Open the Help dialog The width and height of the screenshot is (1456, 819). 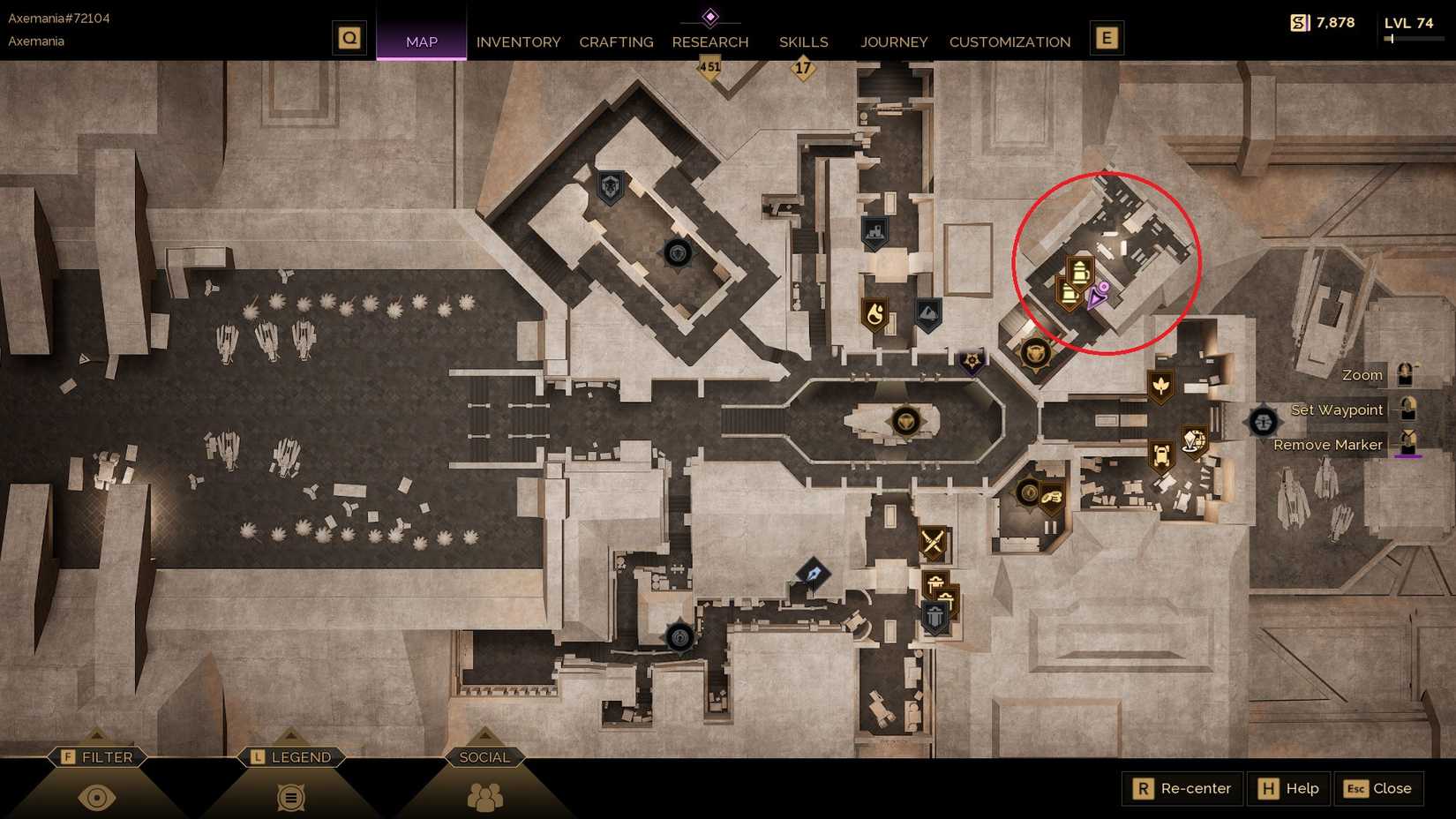coord(1288,788)
